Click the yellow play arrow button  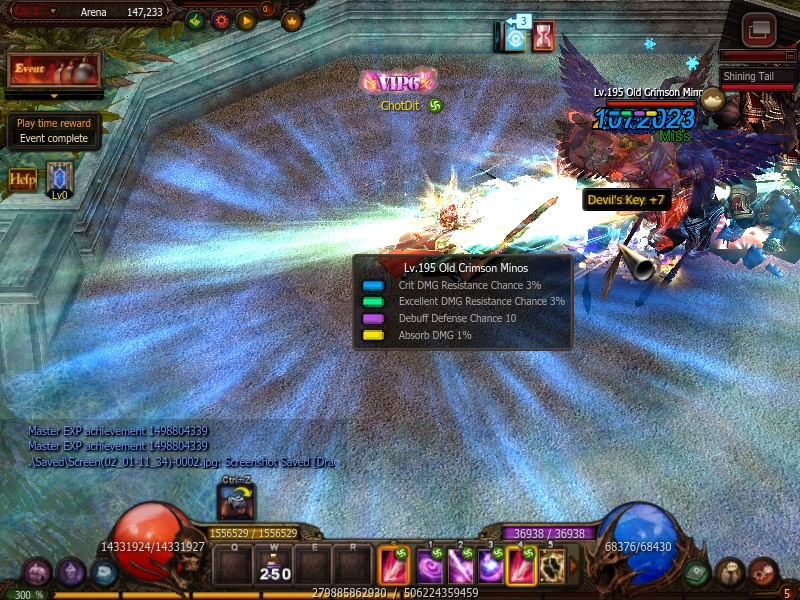coord(245,20)
